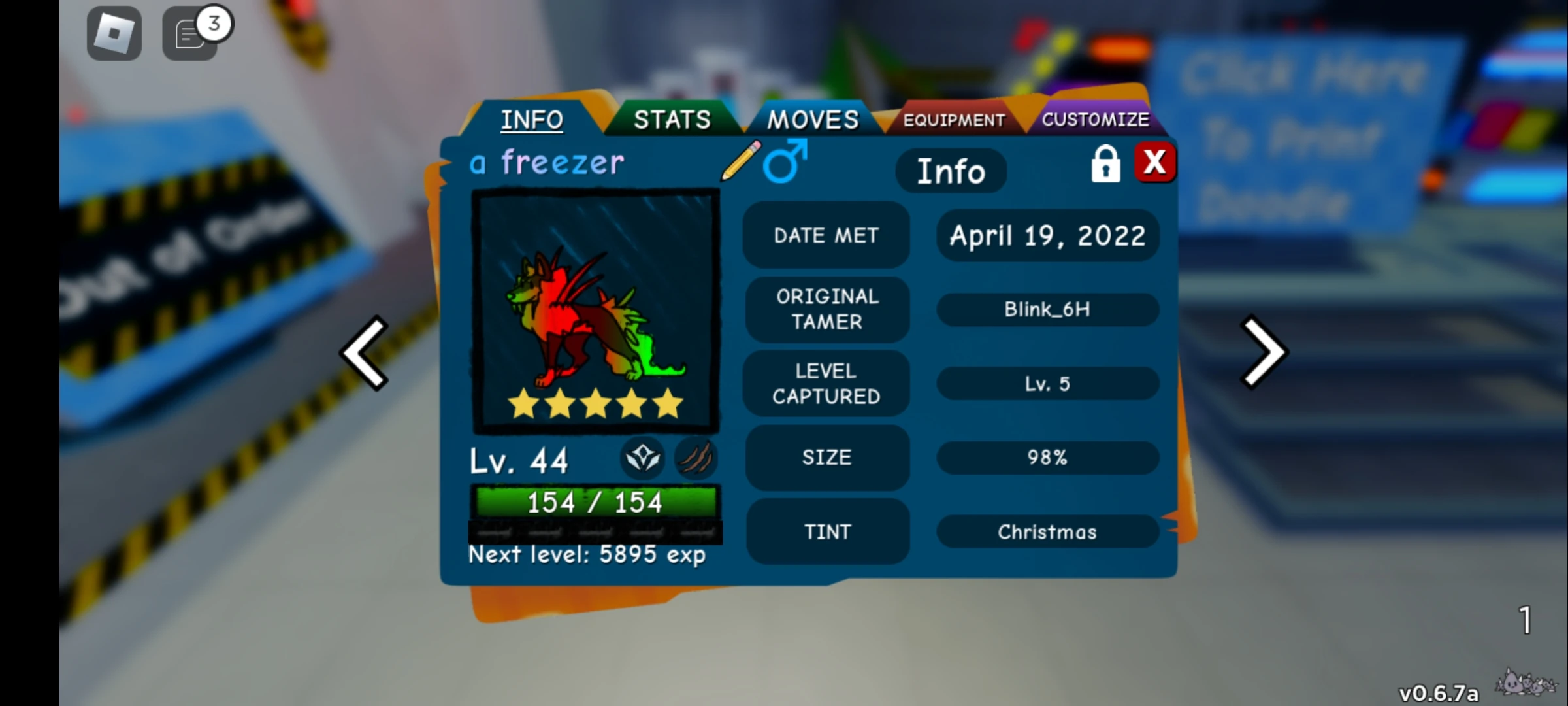Expand the Lv. 5 level captured field

[x=1047, y=384]
